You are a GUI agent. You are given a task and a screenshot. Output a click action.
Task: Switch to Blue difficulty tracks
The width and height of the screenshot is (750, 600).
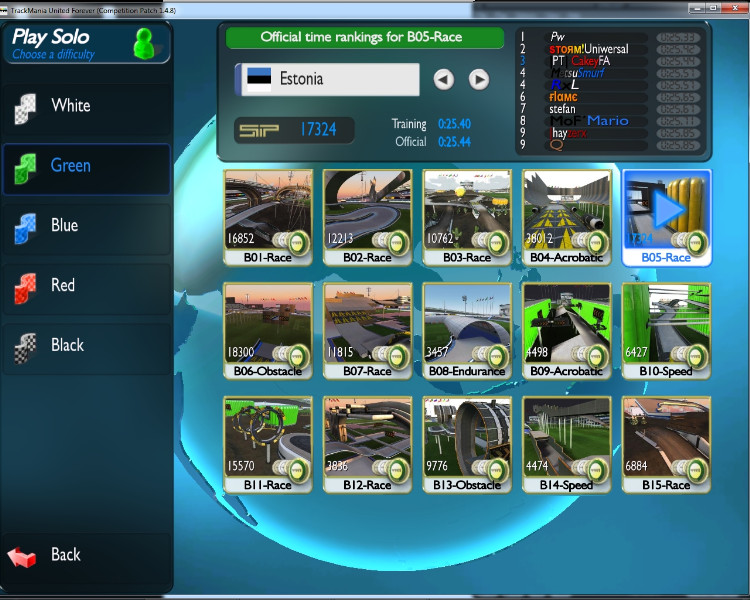[64, 226]
